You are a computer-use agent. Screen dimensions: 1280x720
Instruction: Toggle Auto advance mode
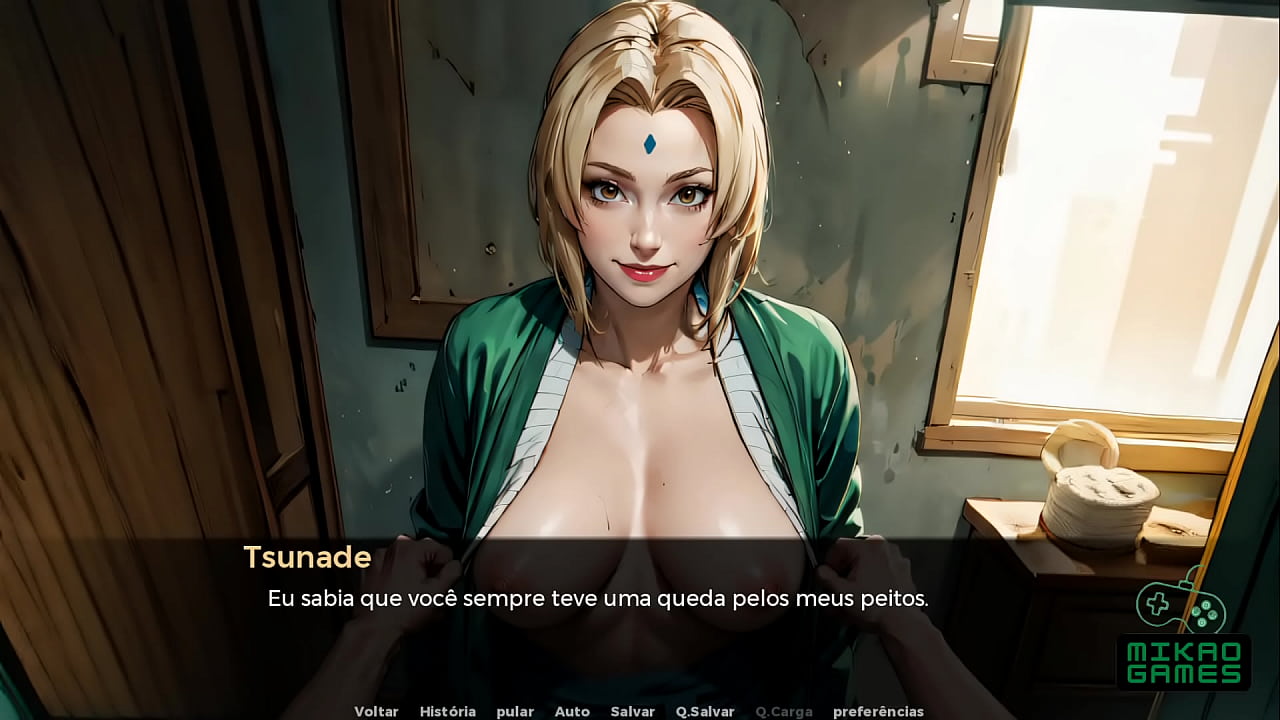point(572,711)
